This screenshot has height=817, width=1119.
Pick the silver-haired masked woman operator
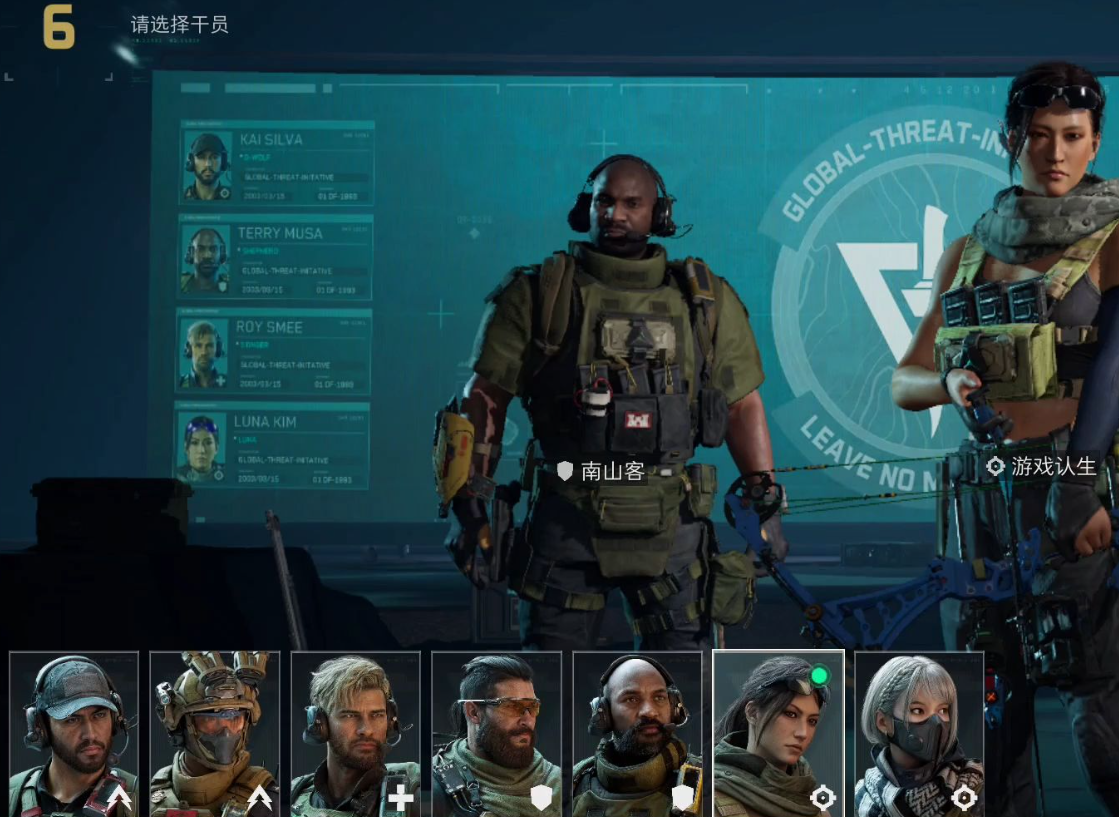(x=920, y=733)
